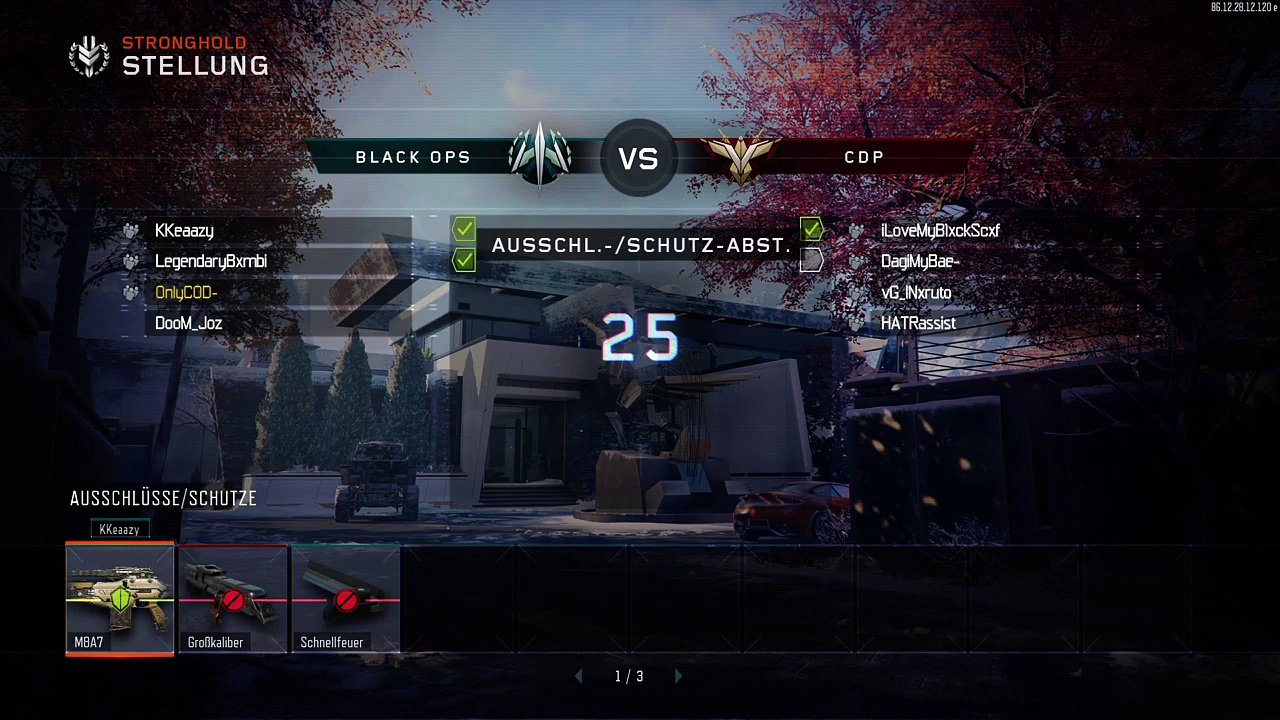Select enemy player iLoveMyBlxckScxf

(940, 231)
